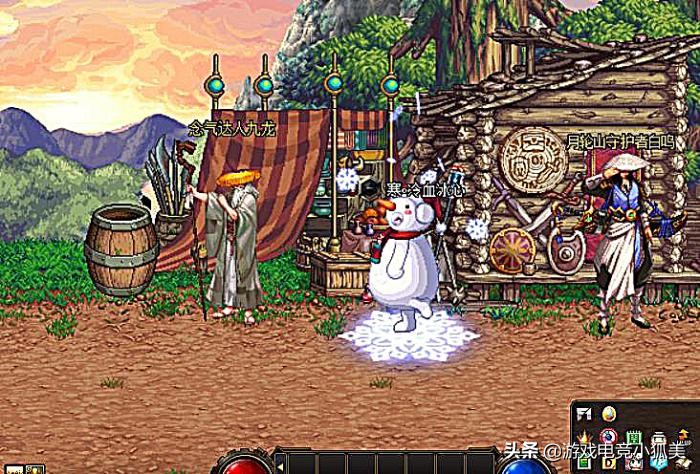
Task: Click the hotbar's small left arrow
Action: click(281, 466)
